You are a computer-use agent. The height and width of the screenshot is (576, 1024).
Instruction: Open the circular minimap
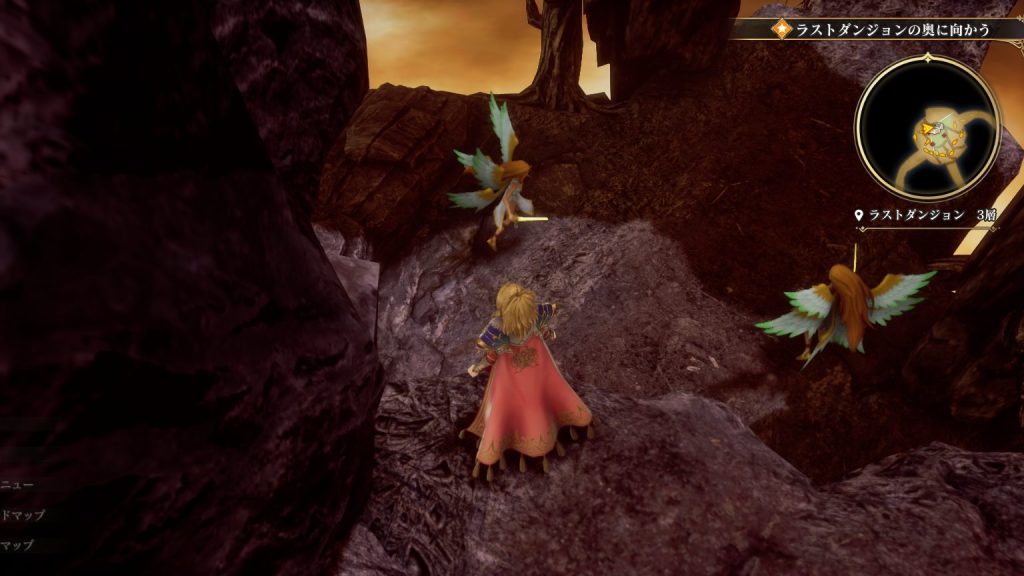tap(927, 127)
